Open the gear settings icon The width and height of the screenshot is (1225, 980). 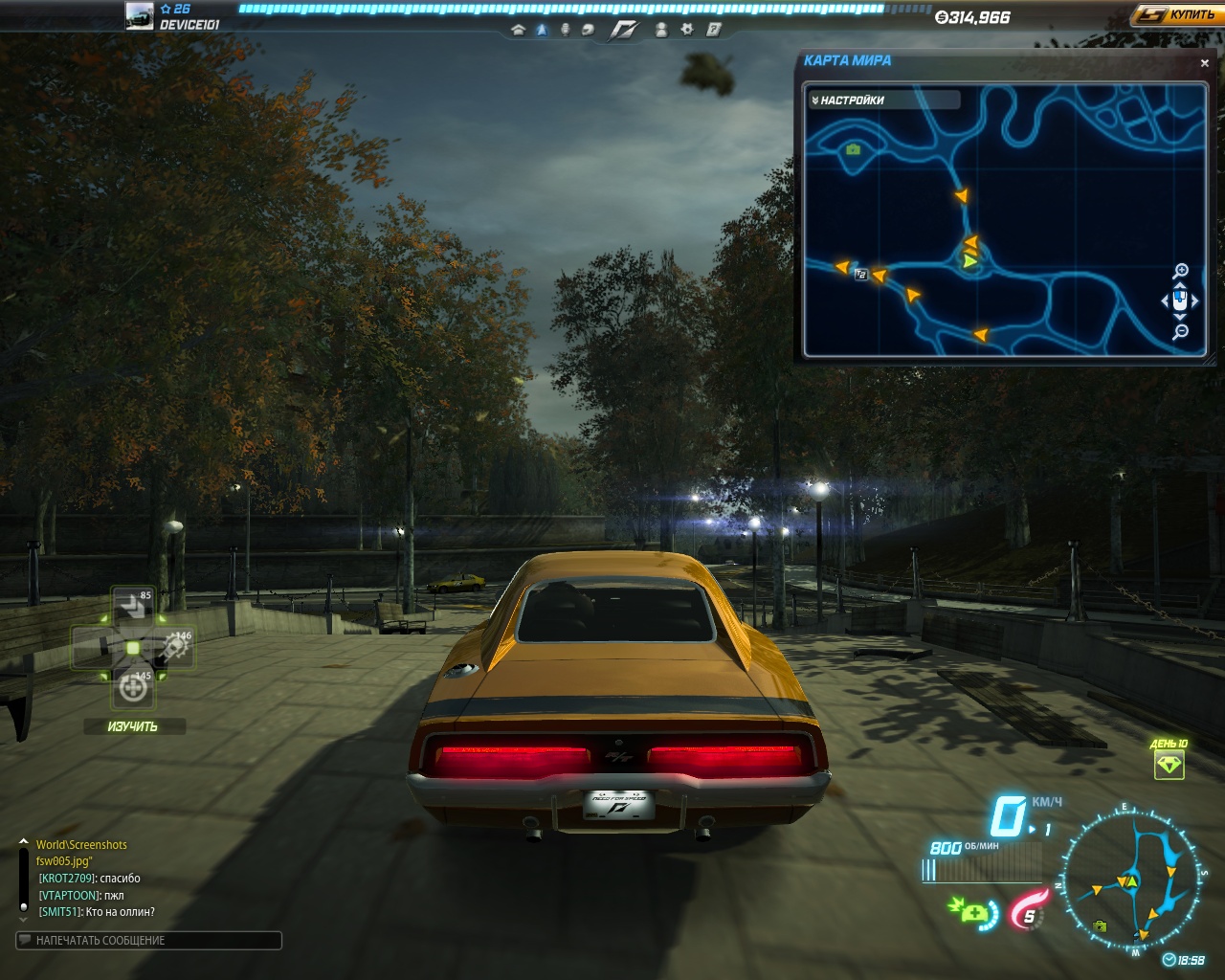tap(686, 30)
